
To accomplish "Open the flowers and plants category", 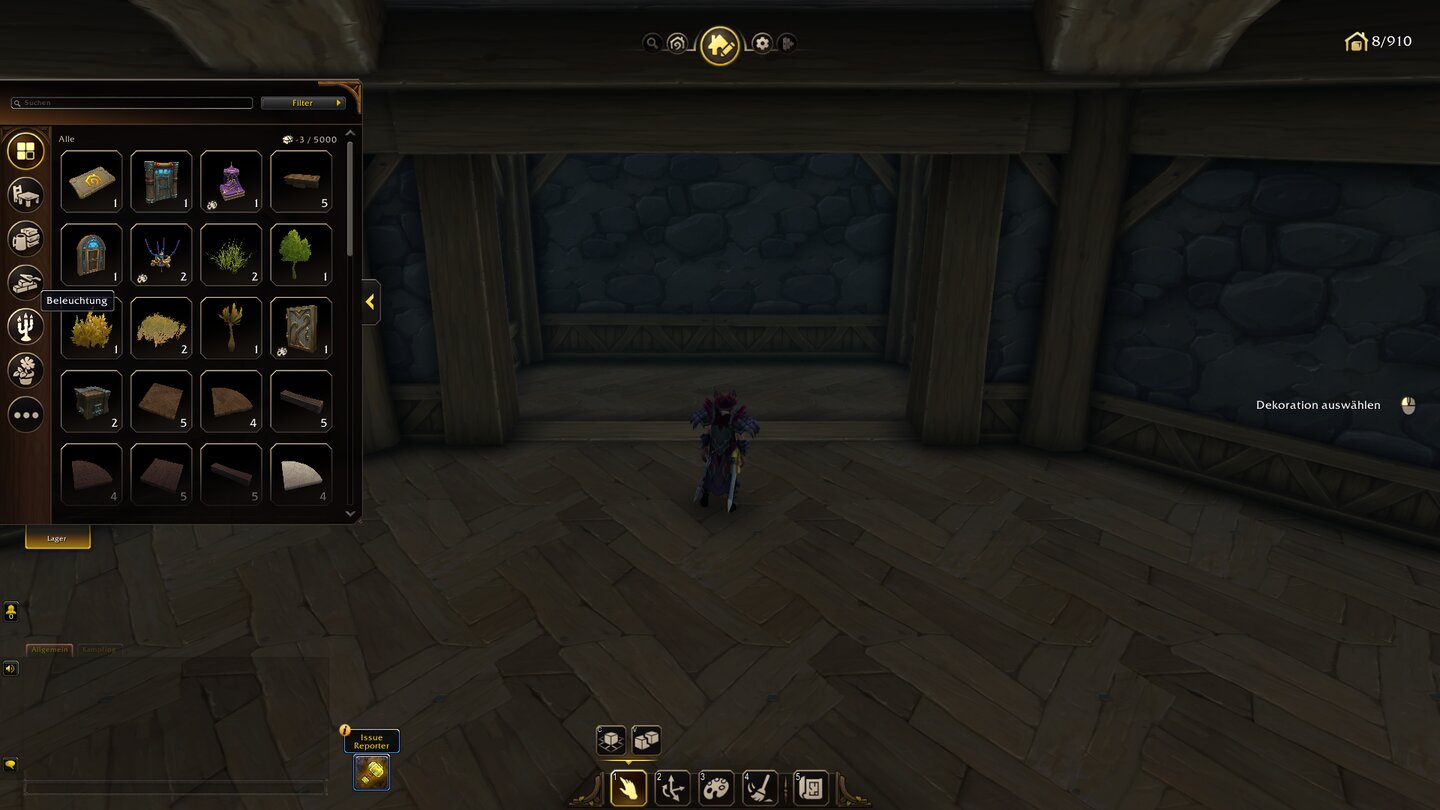I will pos(25,370).
